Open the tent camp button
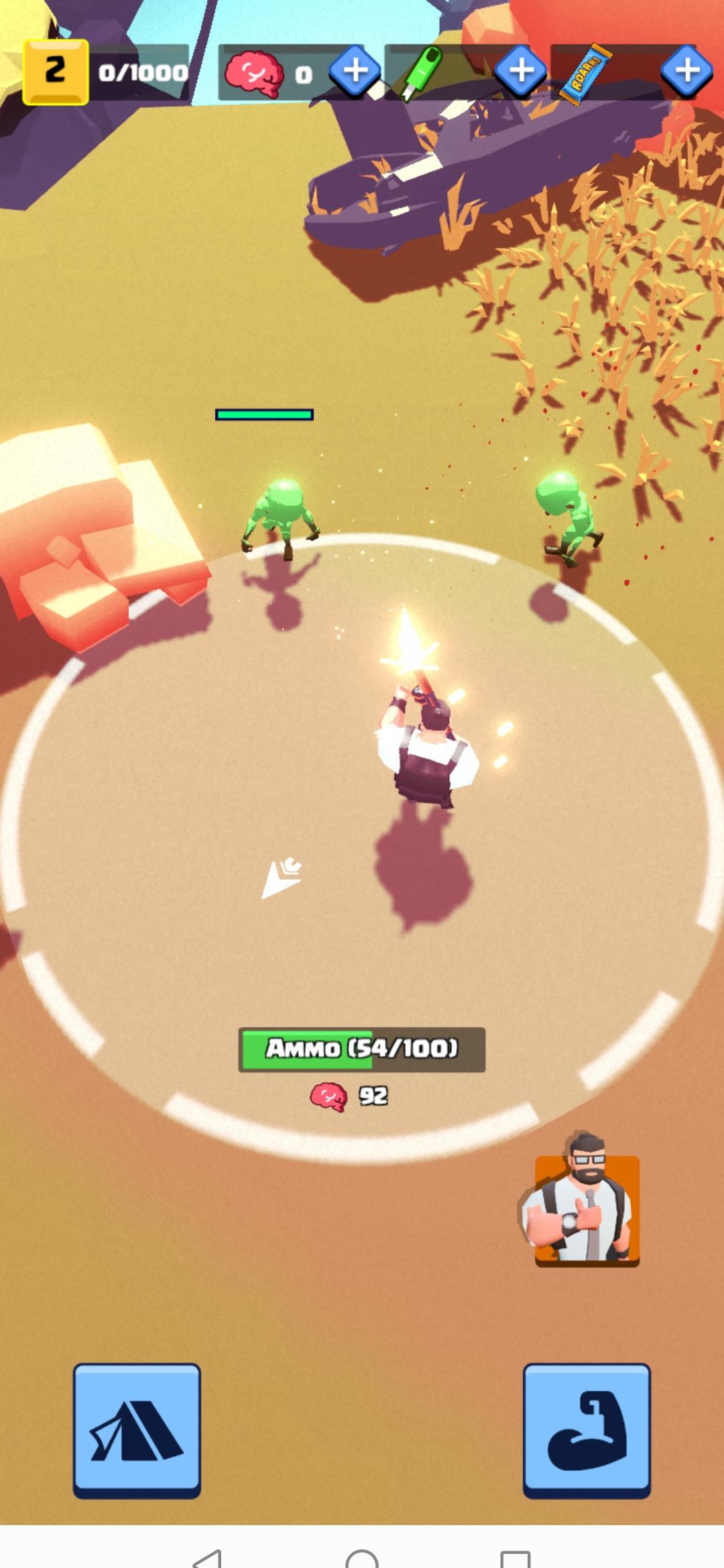The height and width of the screenshot is (1568, 724). click(x=137, y=1429)
